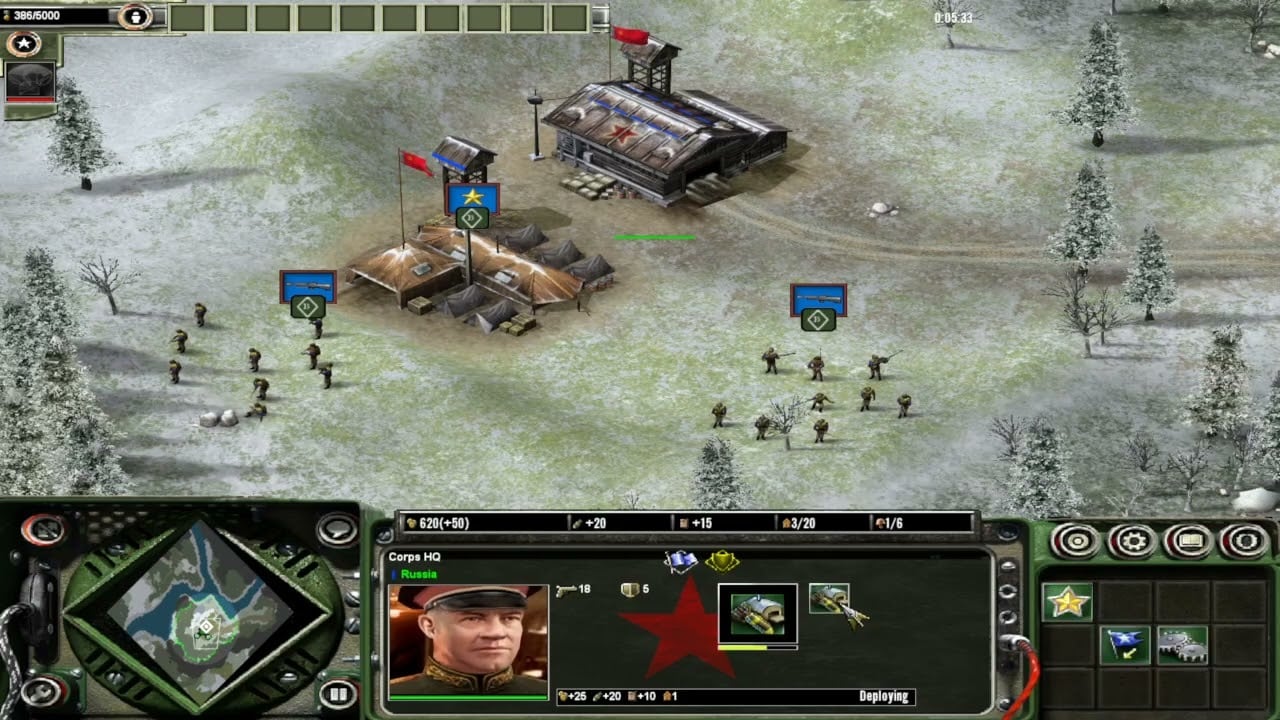This screenshot has height=720, width=1280.
Task: Click the unit being deployed in the queue
Action: (x=757, y=613)
